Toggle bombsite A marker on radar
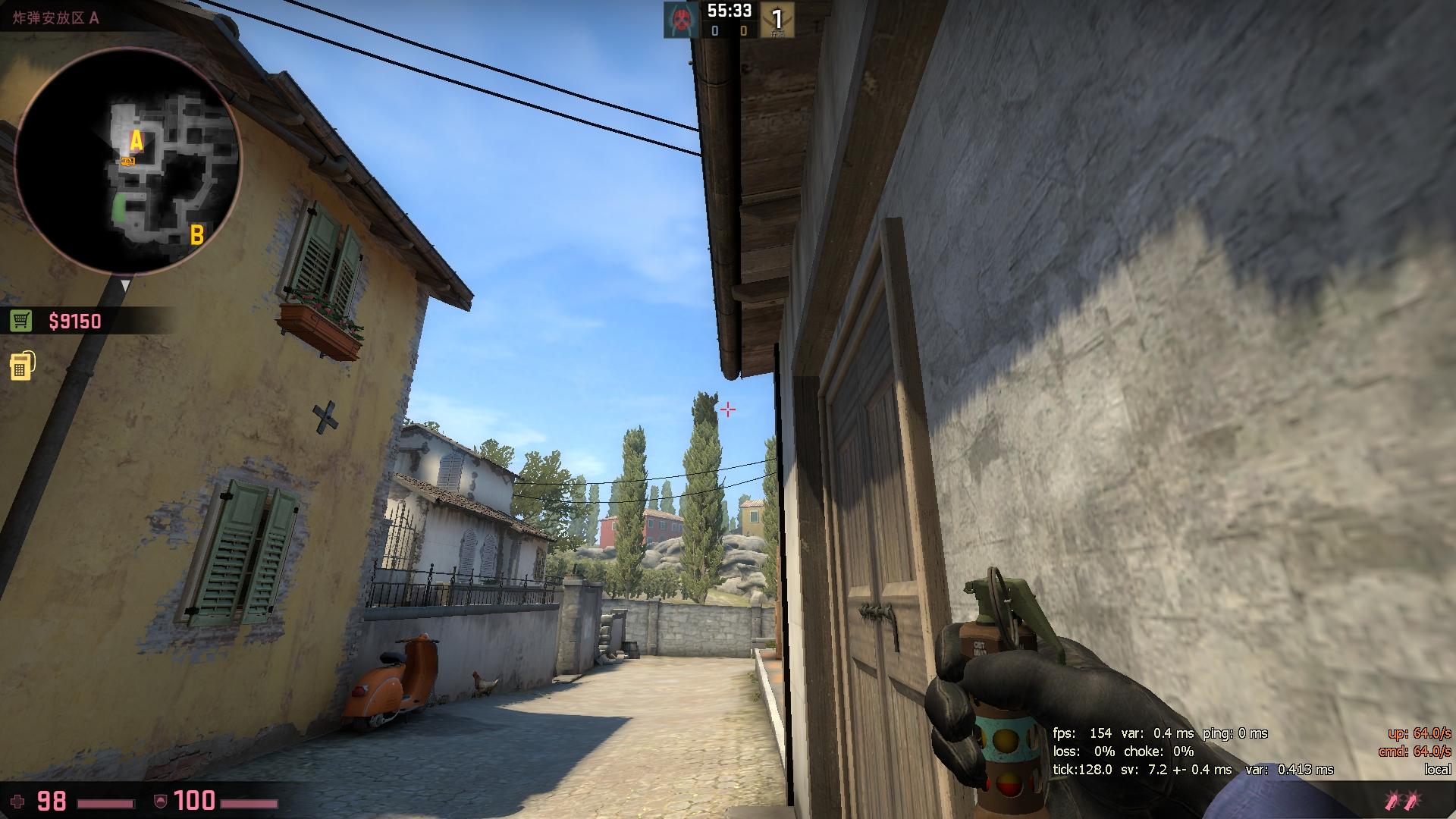Viewport: 1456px width, 819px height. (x=135, y=140)
